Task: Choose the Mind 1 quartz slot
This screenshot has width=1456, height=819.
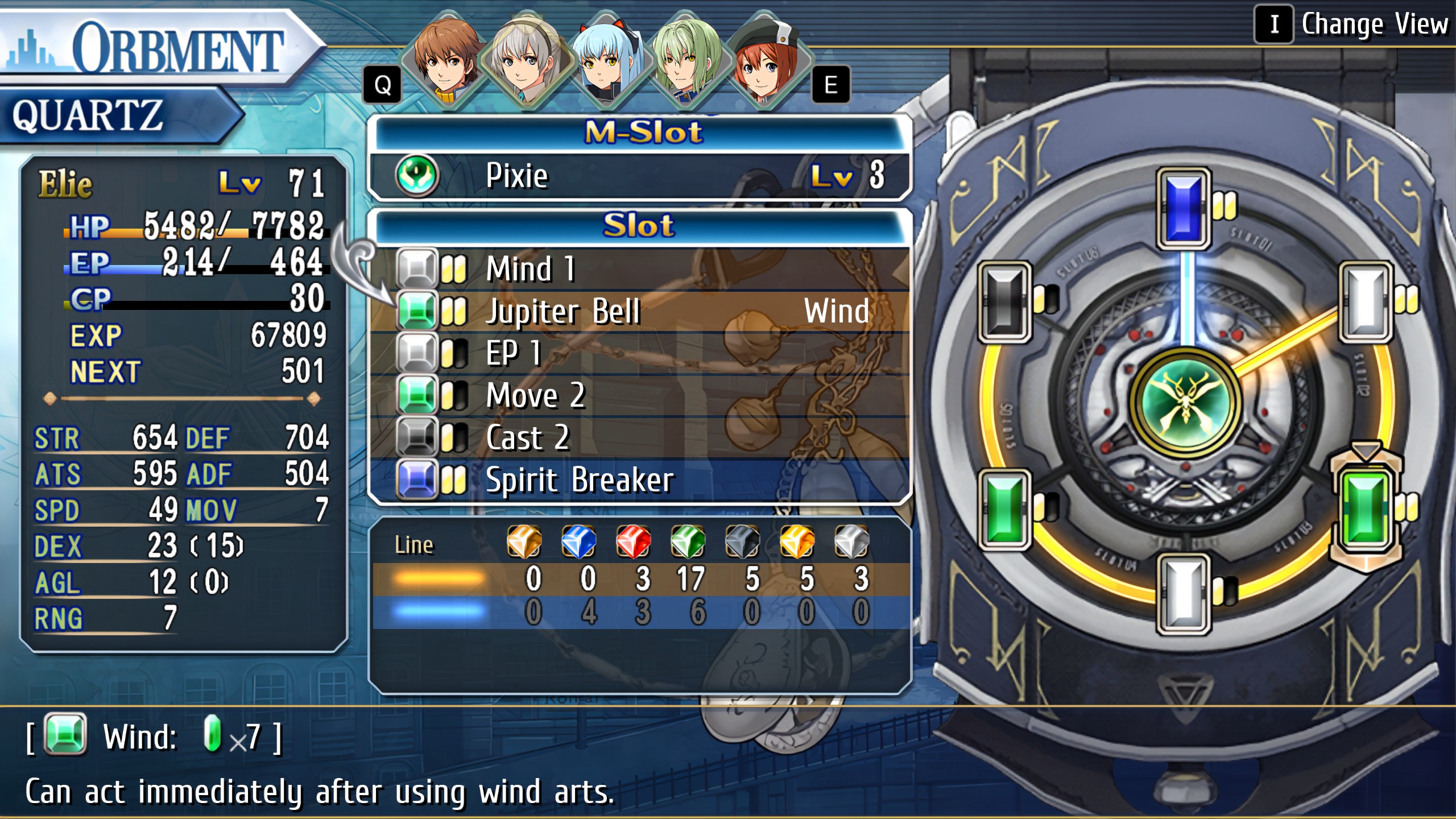Action: click(640, 269)
